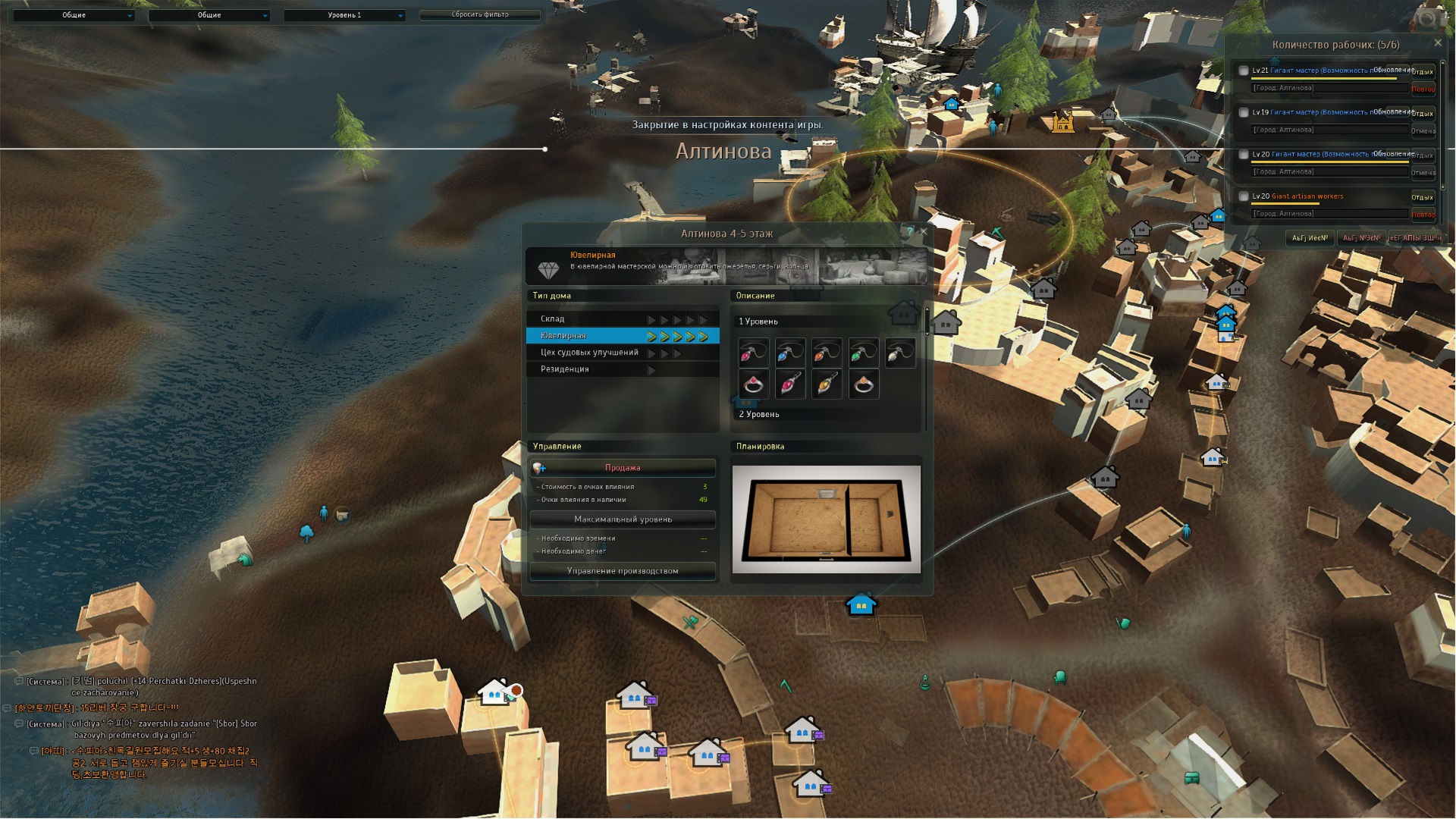Click the Максимальный уровень button
1456x819 pixels.
pos(623,519)
